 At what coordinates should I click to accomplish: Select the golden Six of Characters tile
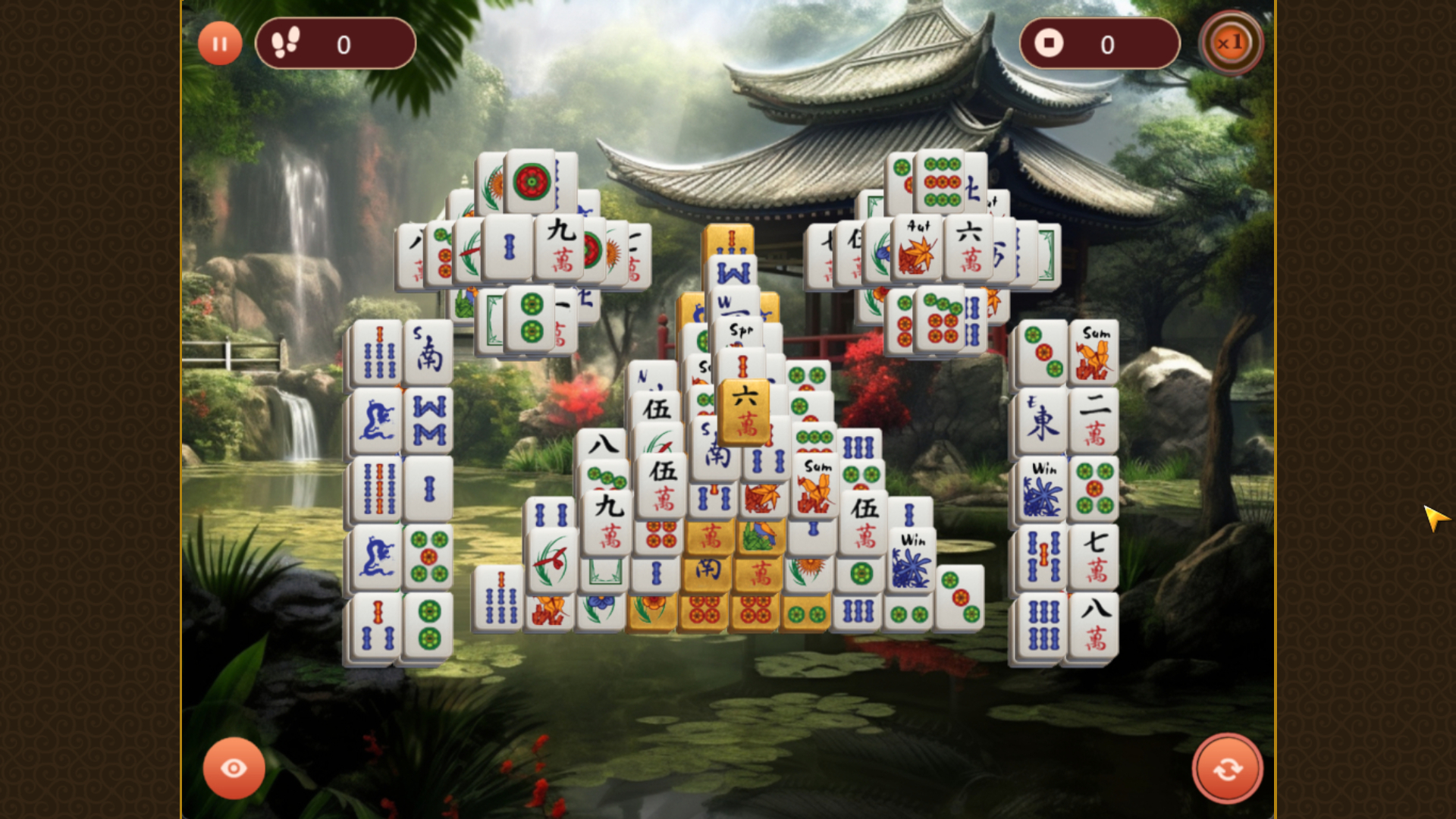[745, 413]
